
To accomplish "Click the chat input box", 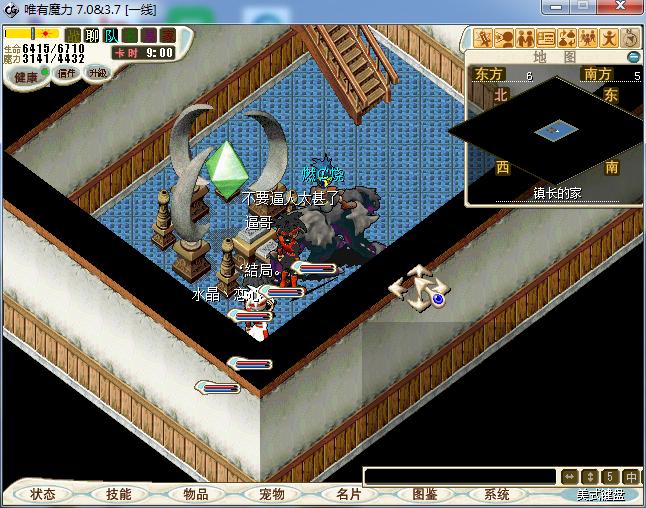I will (x=459, y=476).
